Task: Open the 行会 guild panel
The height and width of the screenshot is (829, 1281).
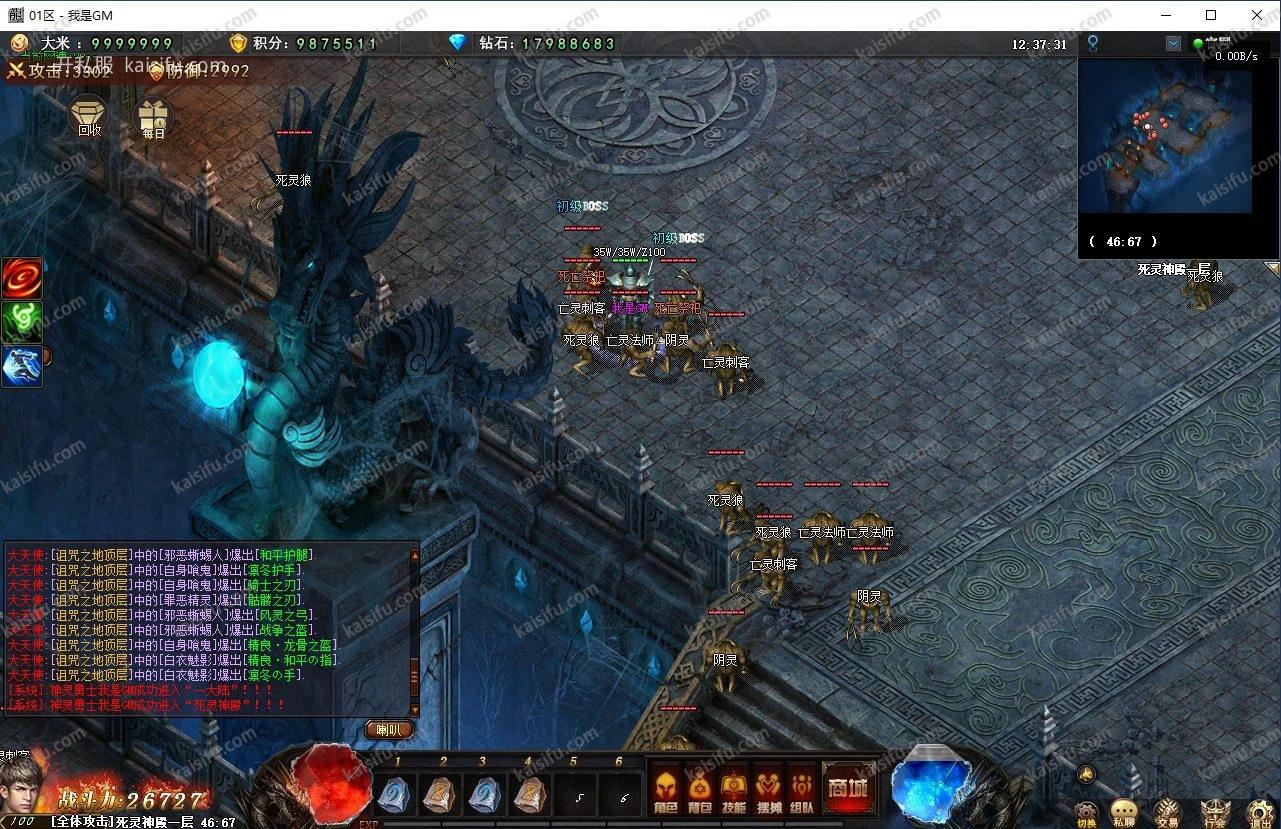Action: click(1214, 812)
